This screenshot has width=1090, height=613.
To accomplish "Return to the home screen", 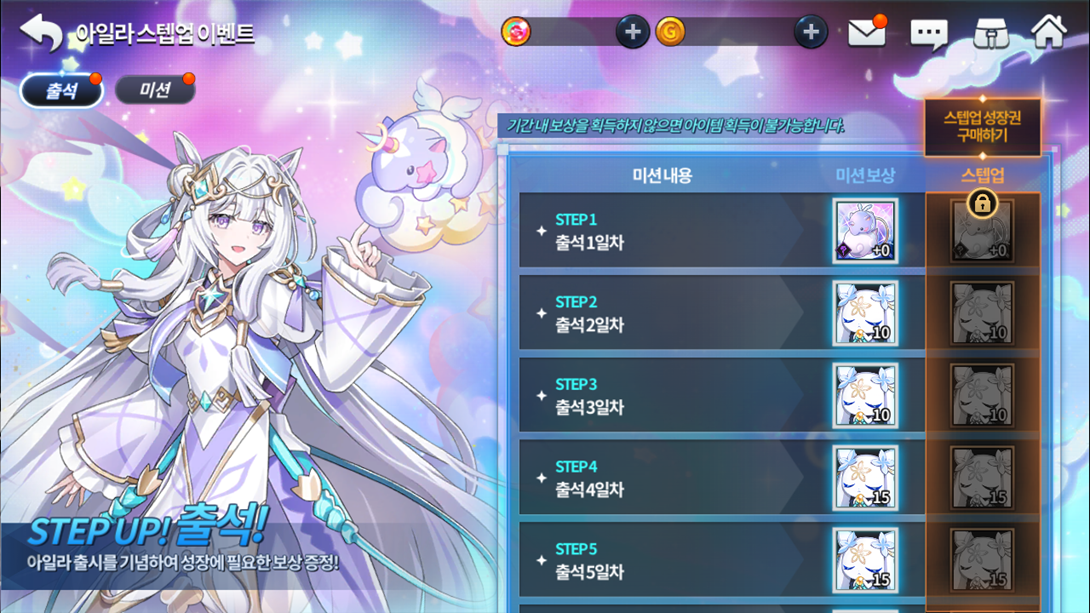I will point(1048,32).
